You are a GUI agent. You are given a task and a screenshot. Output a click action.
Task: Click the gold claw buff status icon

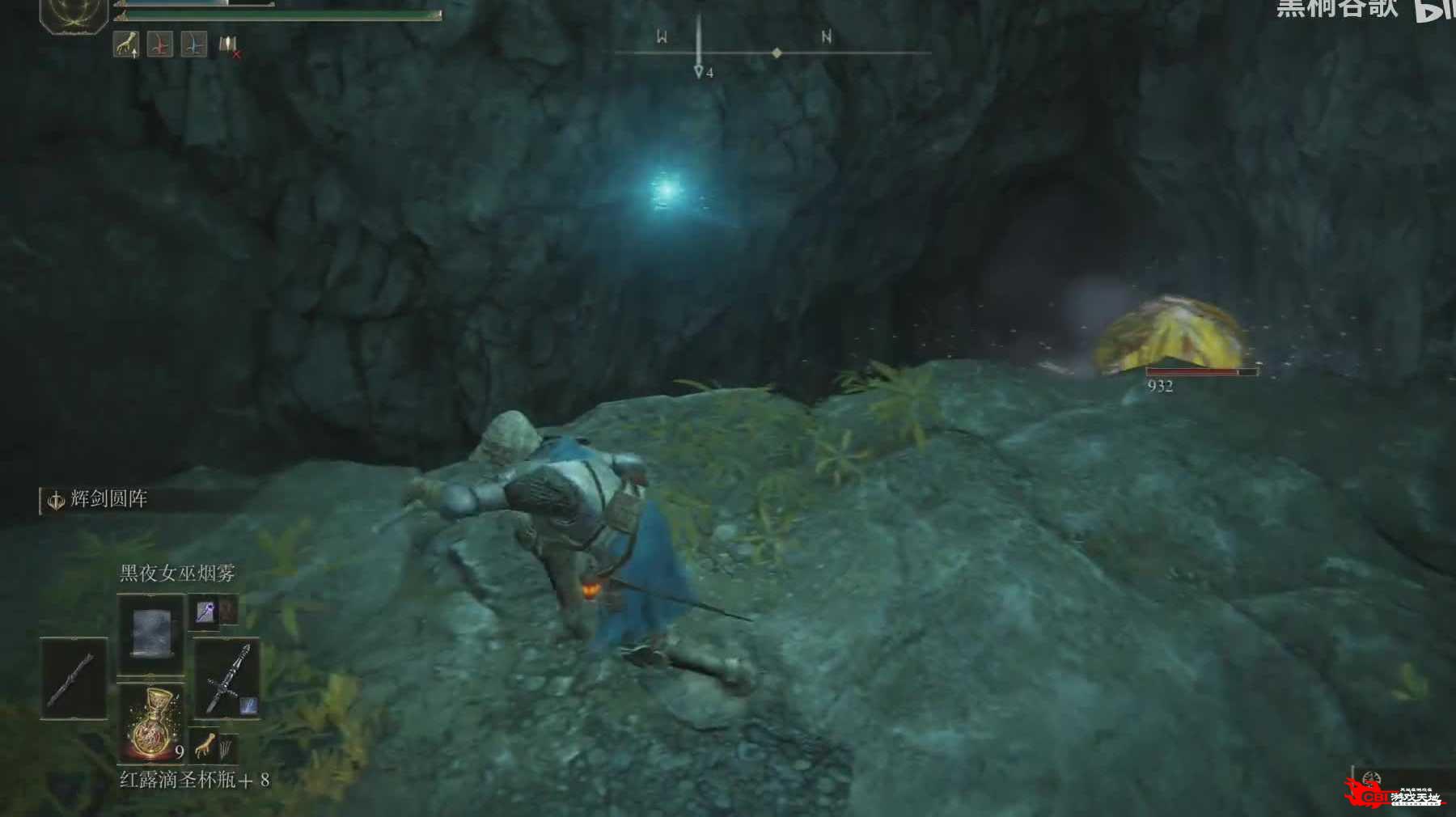pos(125,44)
